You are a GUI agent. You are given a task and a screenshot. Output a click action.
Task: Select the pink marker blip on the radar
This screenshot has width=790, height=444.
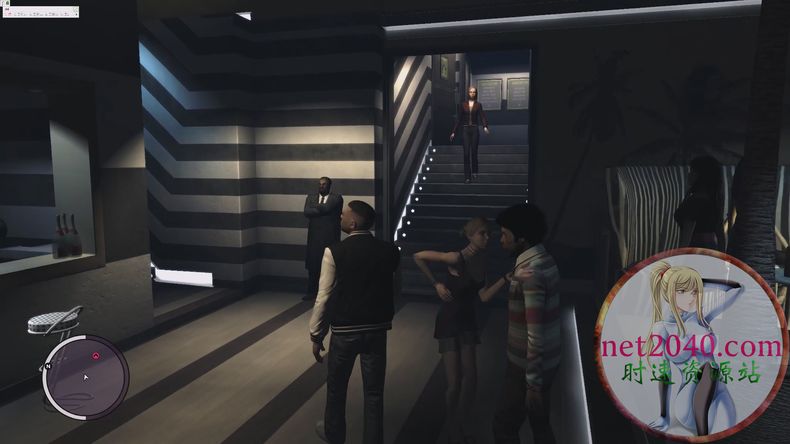(x=95, y=355)
